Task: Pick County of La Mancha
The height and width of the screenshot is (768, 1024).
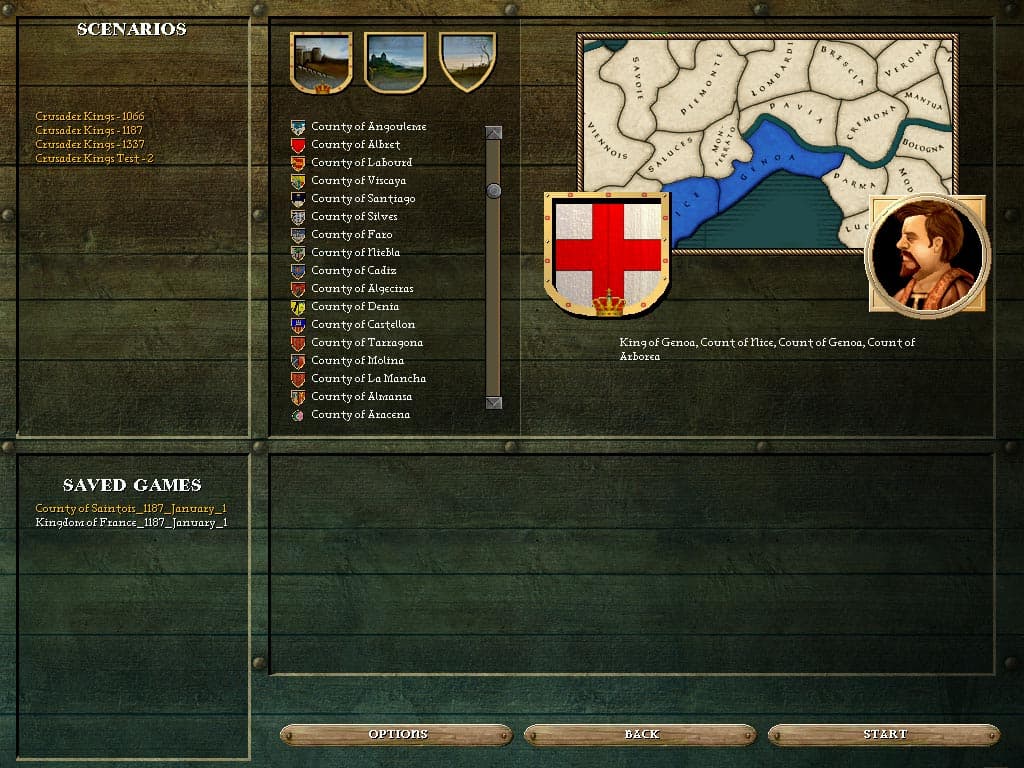Action: pos(368,379)
